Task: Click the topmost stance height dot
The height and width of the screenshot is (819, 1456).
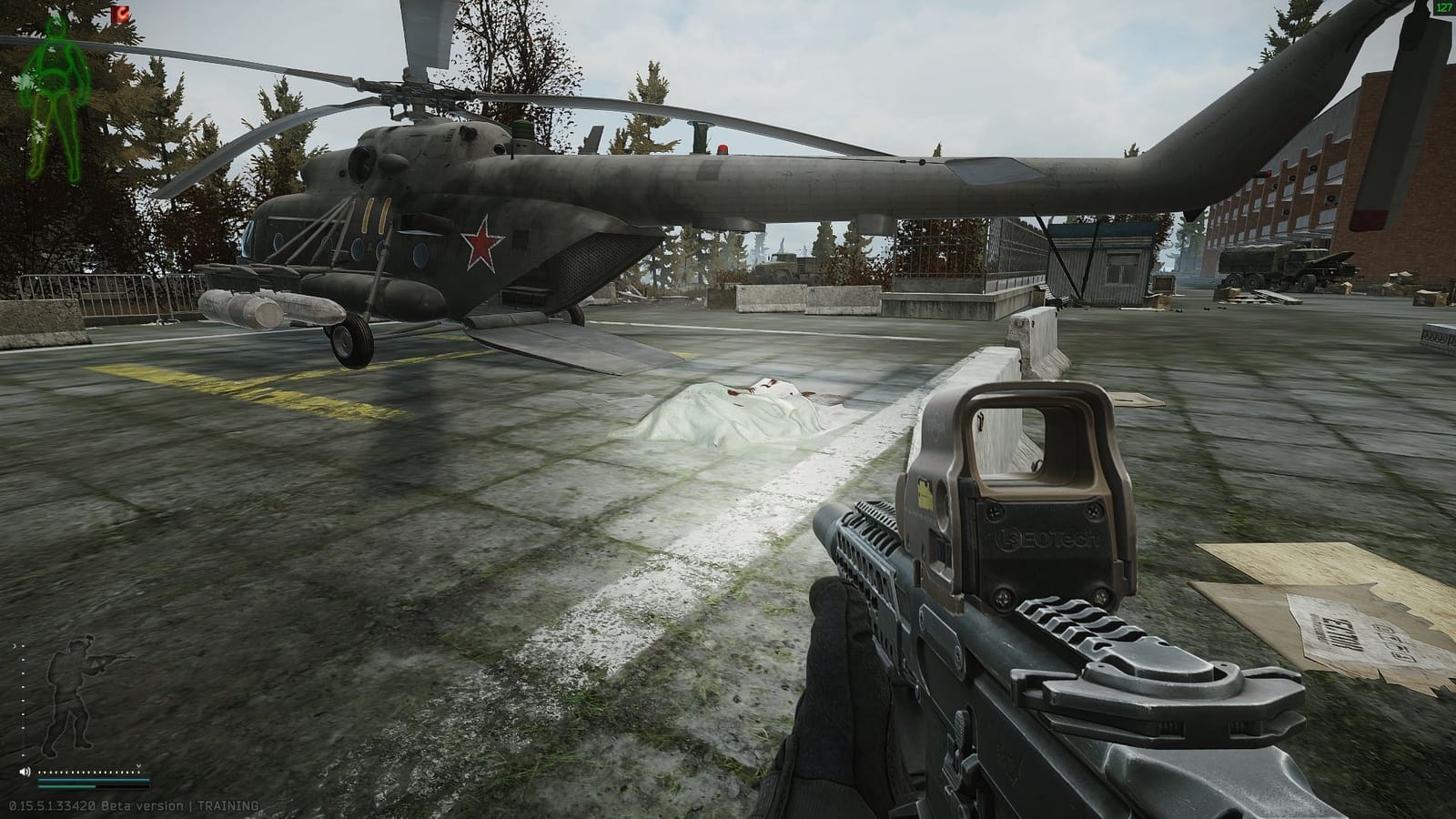Action: (23, 646)
